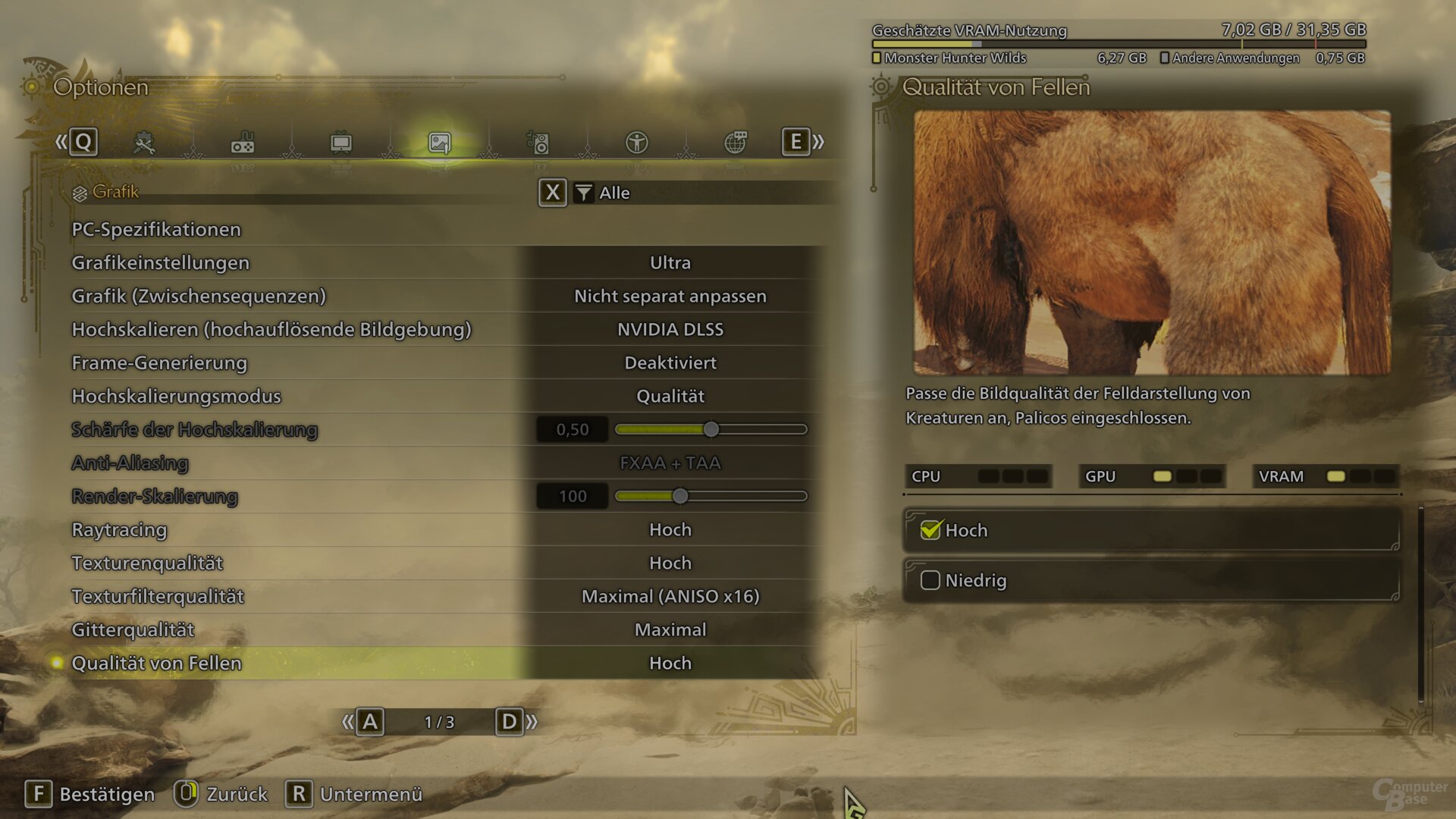Choose Hoch fur quality

[1150, 530]
